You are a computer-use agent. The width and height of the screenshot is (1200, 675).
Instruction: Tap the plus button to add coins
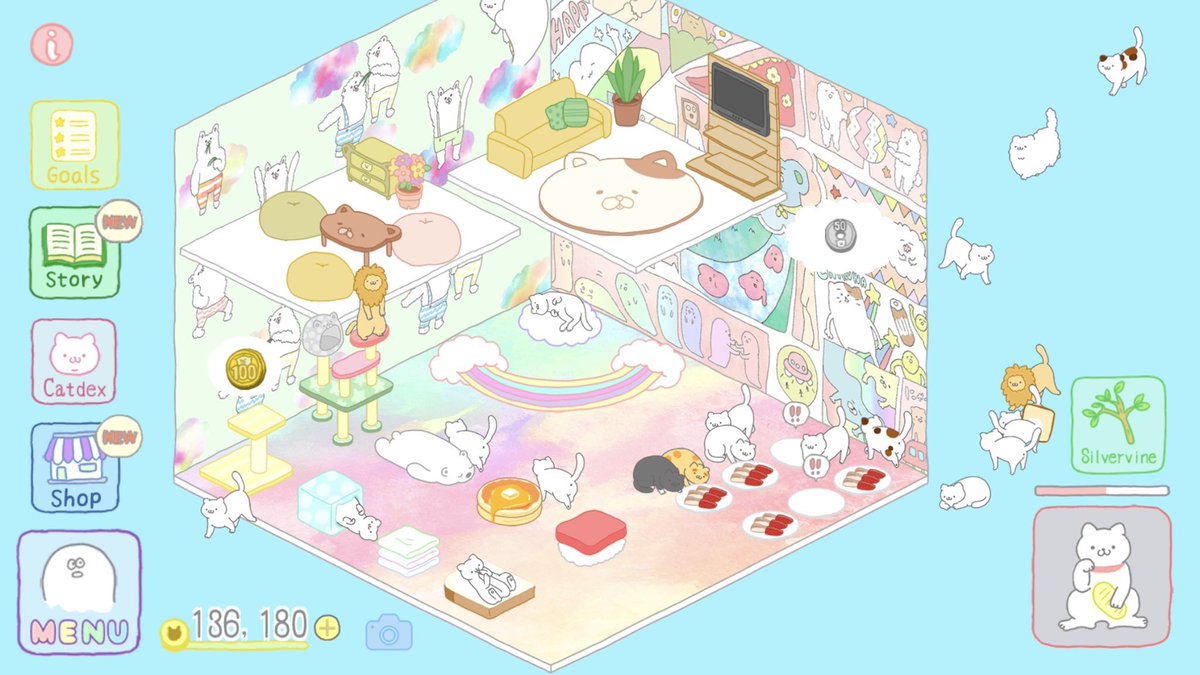coord(327,628)
